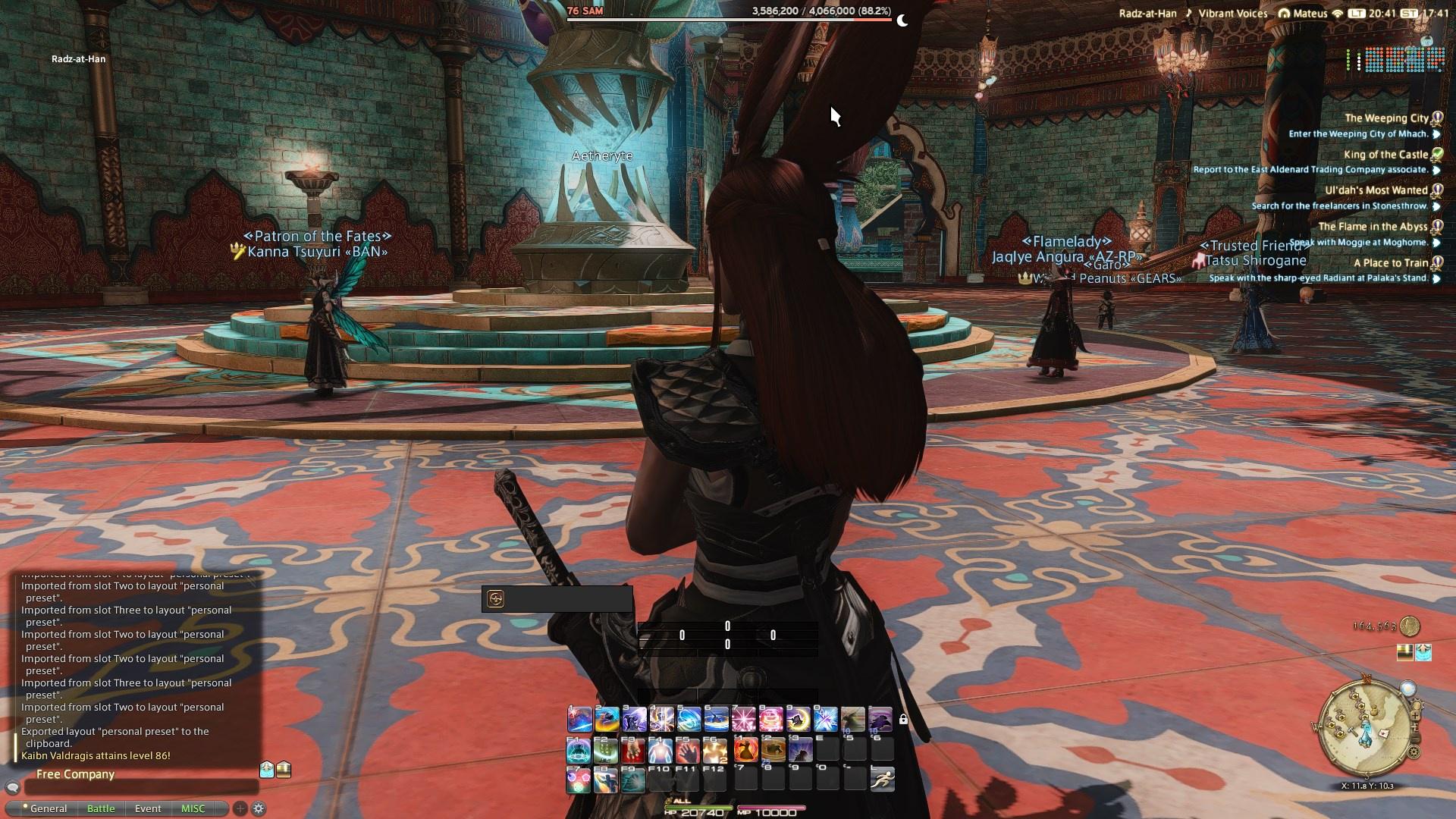The height and width of the screenshot is (819, 1456).
Task: Select the Event chat tab
Action: coord(148,808)
